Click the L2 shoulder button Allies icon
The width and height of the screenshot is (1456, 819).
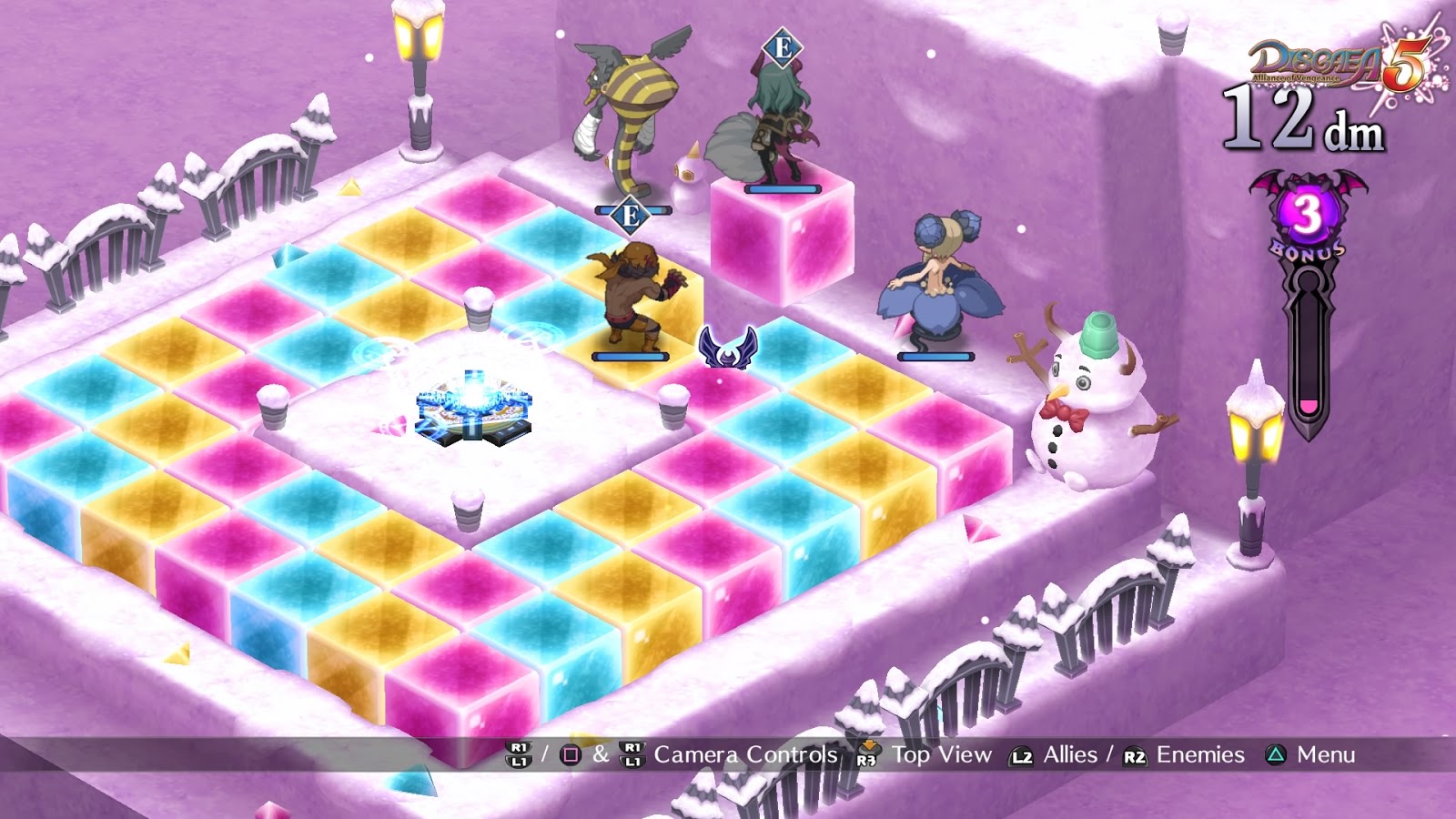click(1022, 754)
